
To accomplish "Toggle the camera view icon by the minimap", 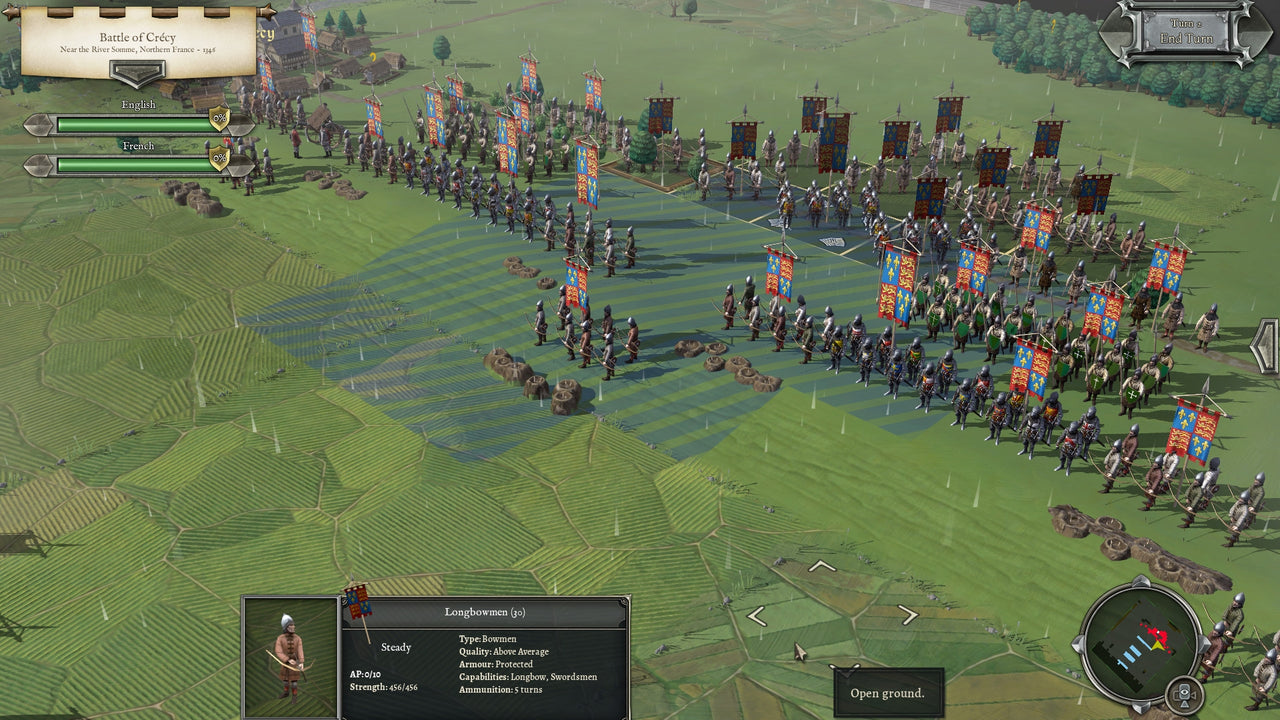I will [x=1184, y=693].
